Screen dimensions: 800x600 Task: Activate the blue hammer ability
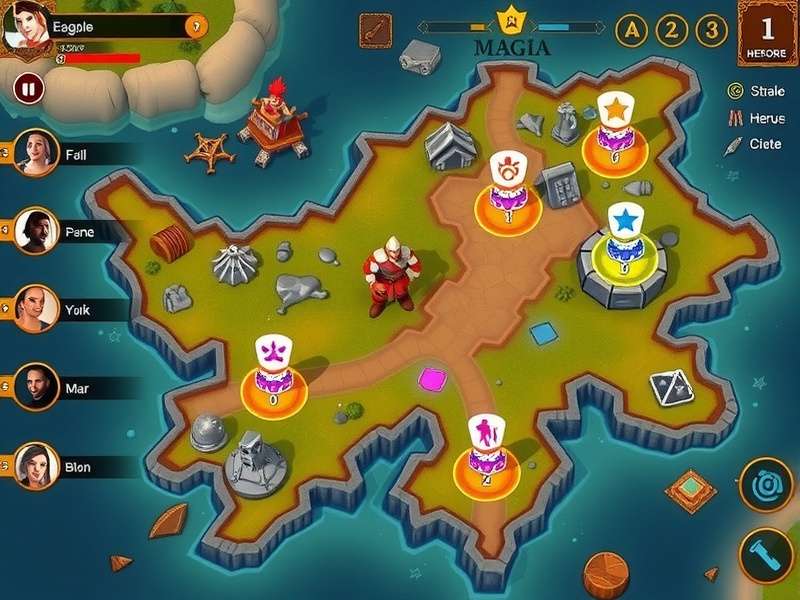coord(766,555)
